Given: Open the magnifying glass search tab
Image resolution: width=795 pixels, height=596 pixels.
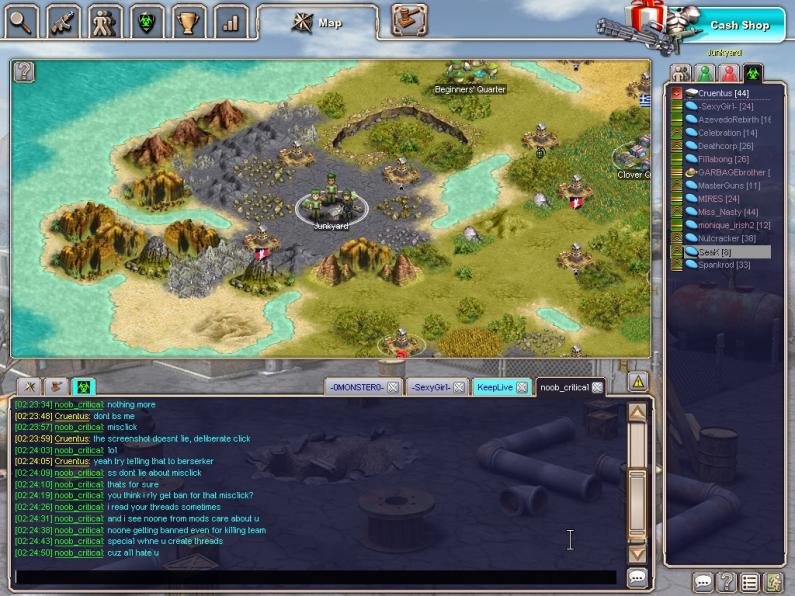Looking at the screenshot, I should (x=22, y=19).
